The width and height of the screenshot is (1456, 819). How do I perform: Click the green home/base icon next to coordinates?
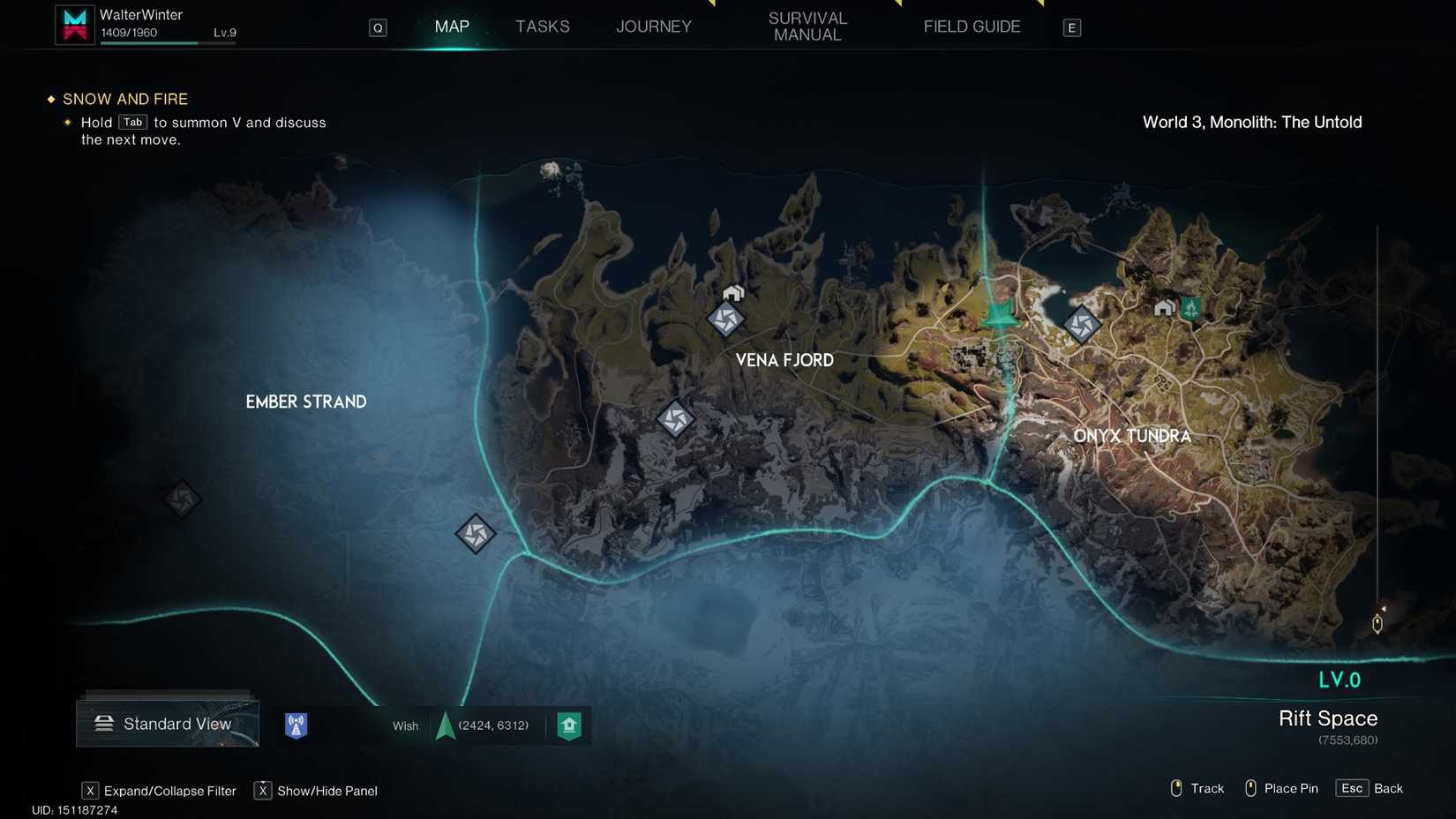[x=569, y=725]
